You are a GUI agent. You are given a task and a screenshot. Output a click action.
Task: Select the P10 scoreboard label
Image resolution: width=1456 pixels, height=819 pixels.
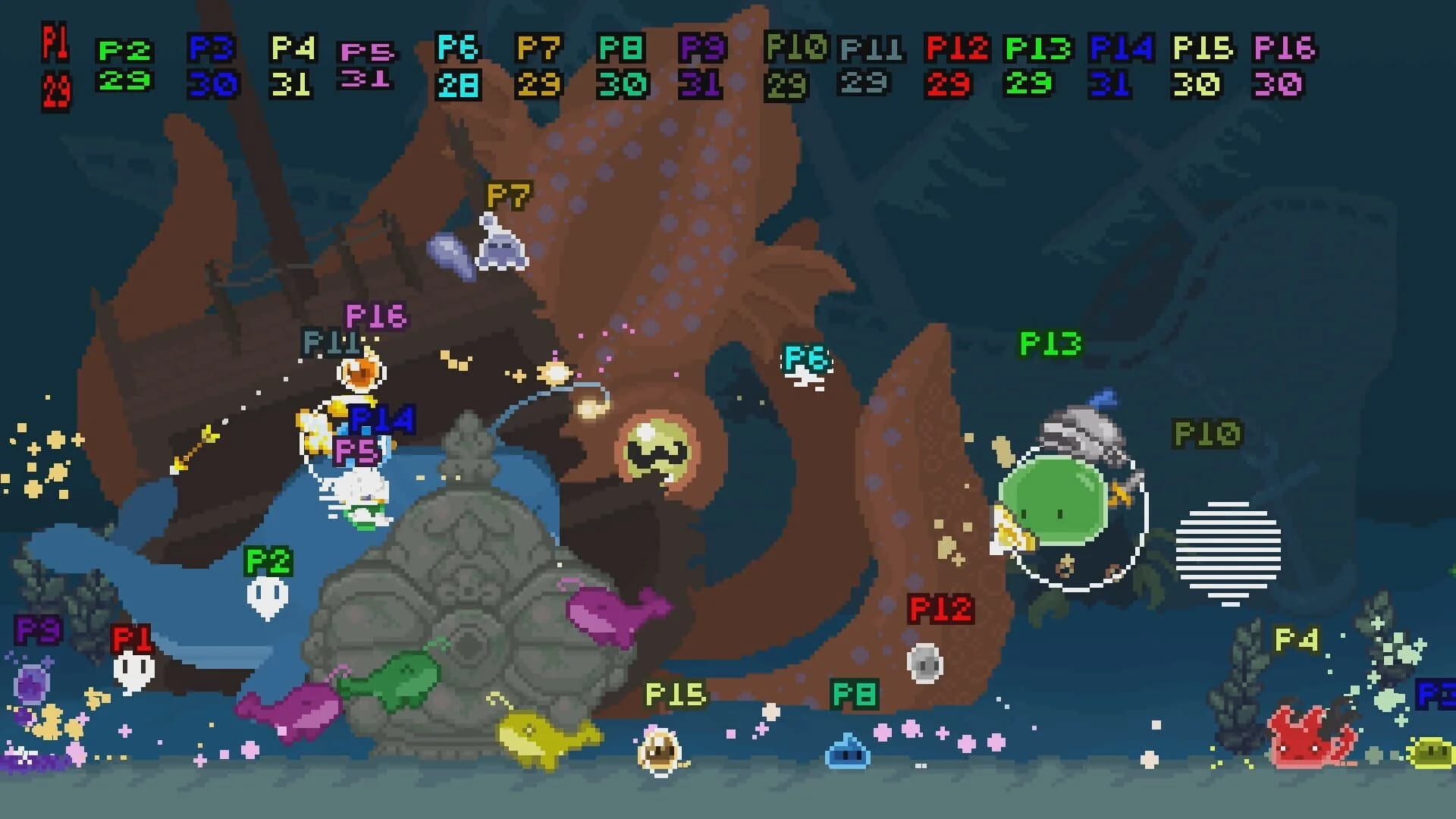tap(795, 48)
